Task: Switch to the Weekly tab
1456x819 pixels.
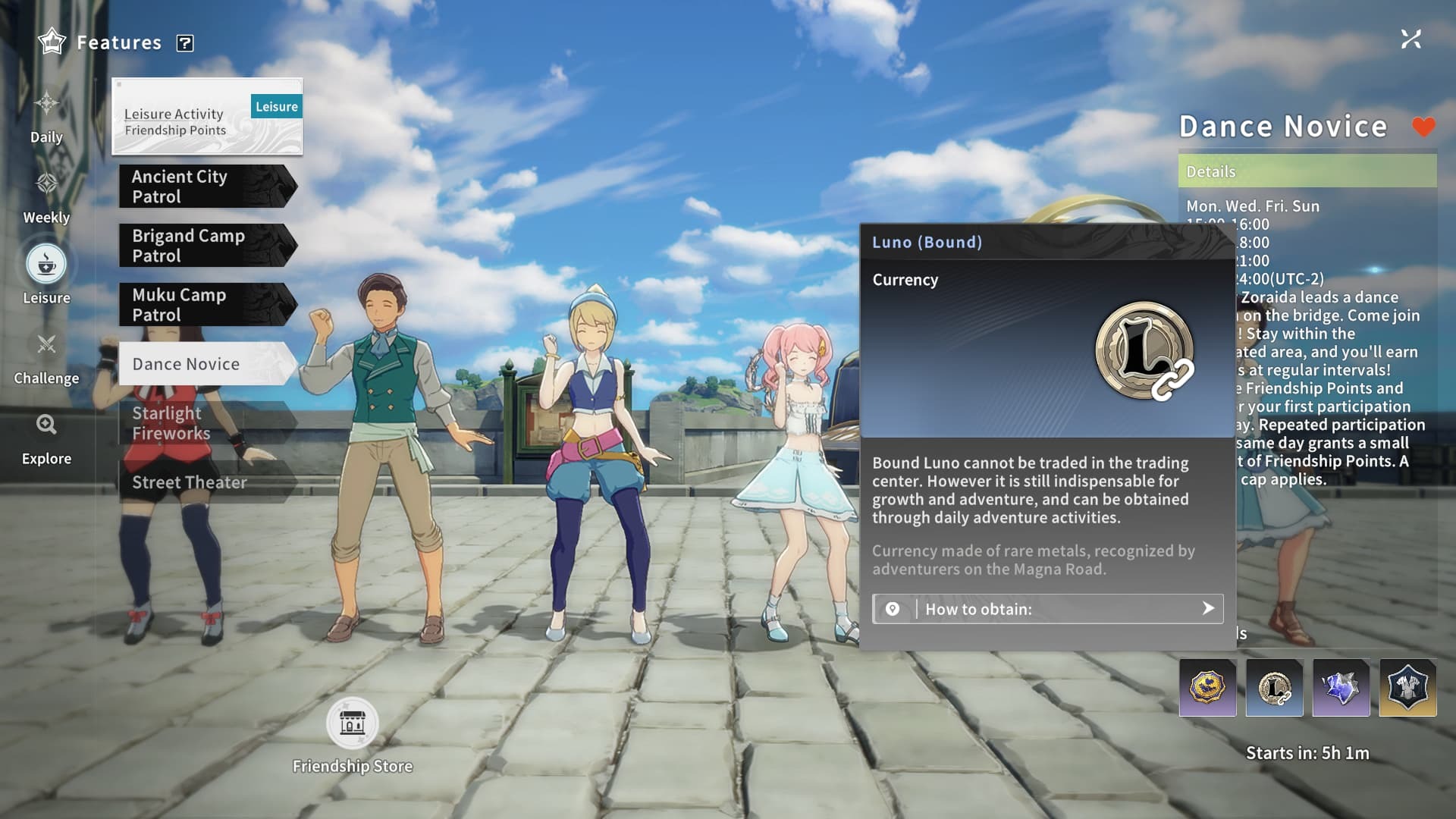Action: tap(46, 196)
